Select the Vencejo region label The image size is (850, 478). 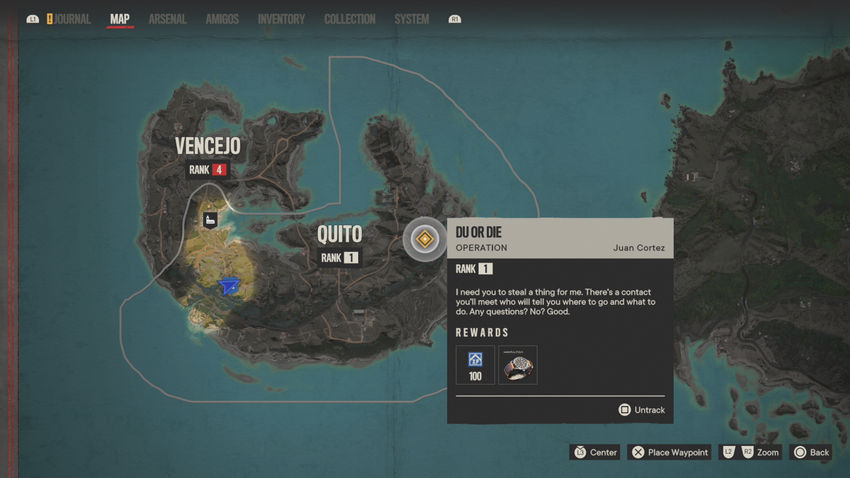208,147
